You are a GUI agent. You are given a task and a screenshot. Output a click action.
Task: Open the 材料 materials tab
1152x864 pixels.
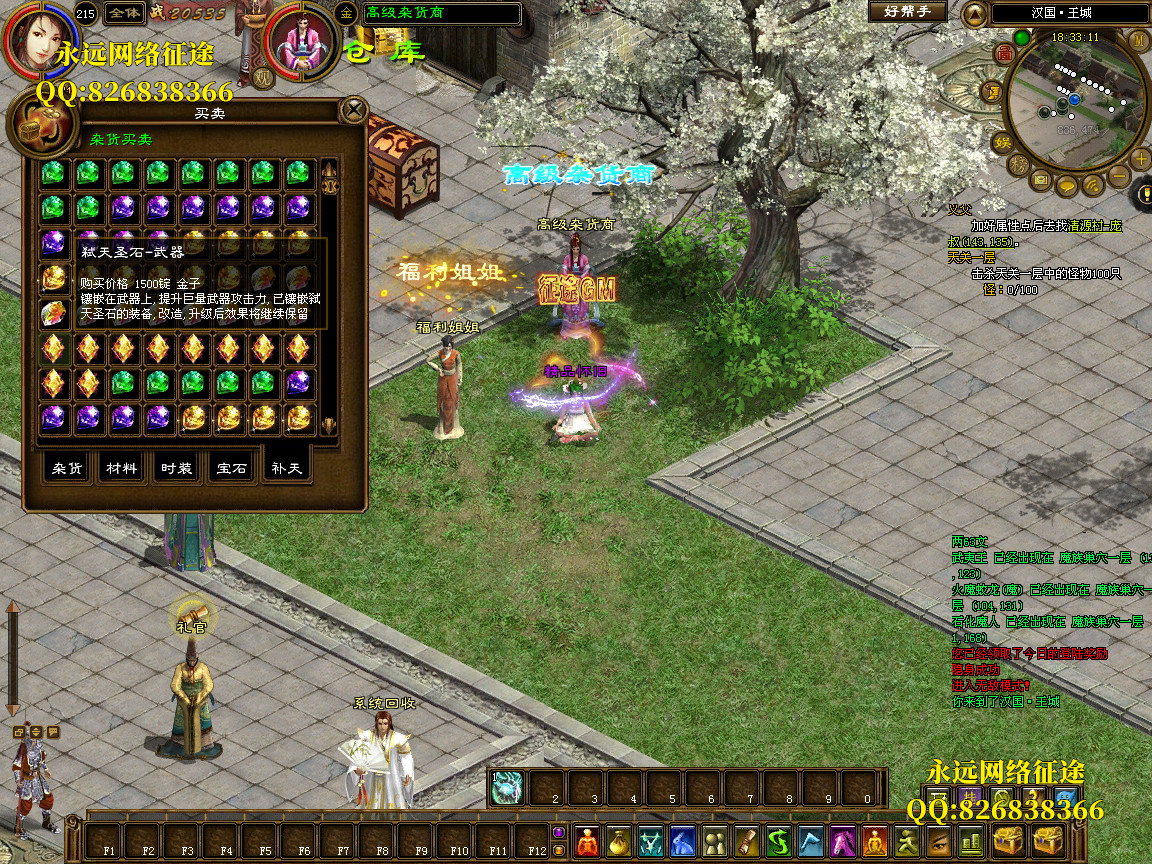pos(122,468)
